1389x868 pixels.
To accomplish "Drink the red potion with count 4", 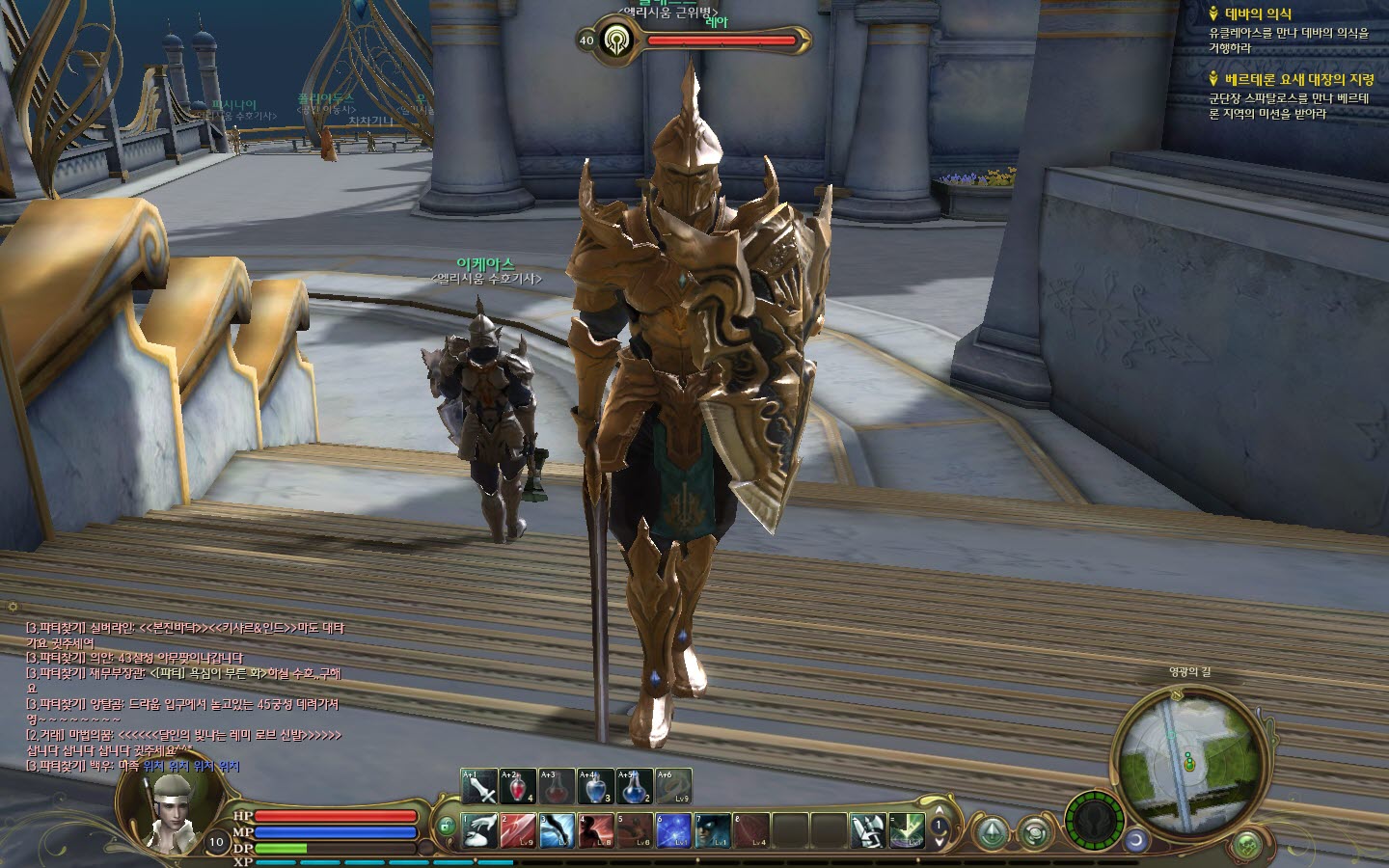I will point(518,787).
